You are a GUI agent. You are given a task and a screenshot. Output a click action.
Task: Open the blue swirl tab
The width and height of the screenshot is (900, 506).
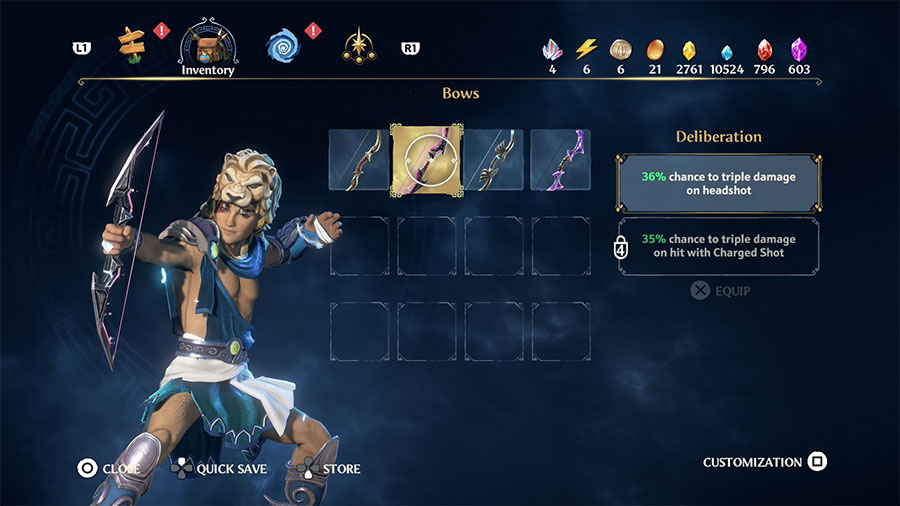(284, 44)
